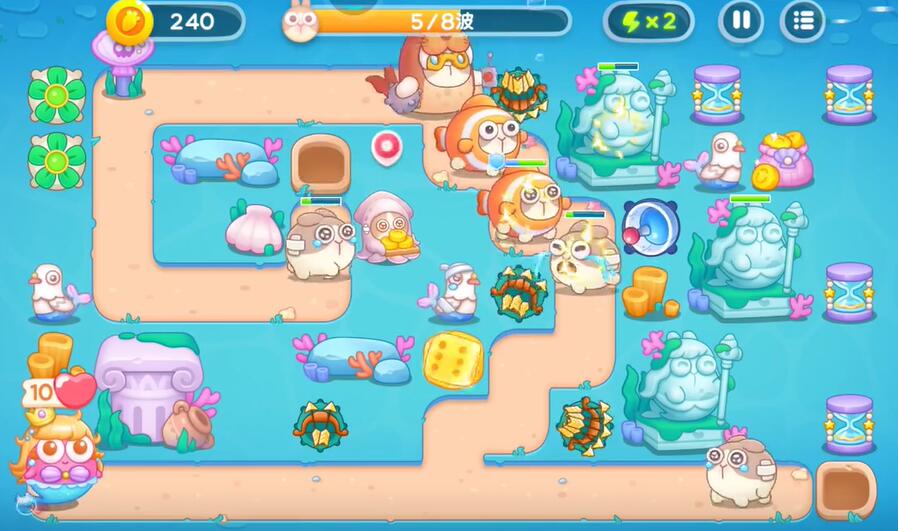Toggle the x2 game speed button

click(648, 21)
